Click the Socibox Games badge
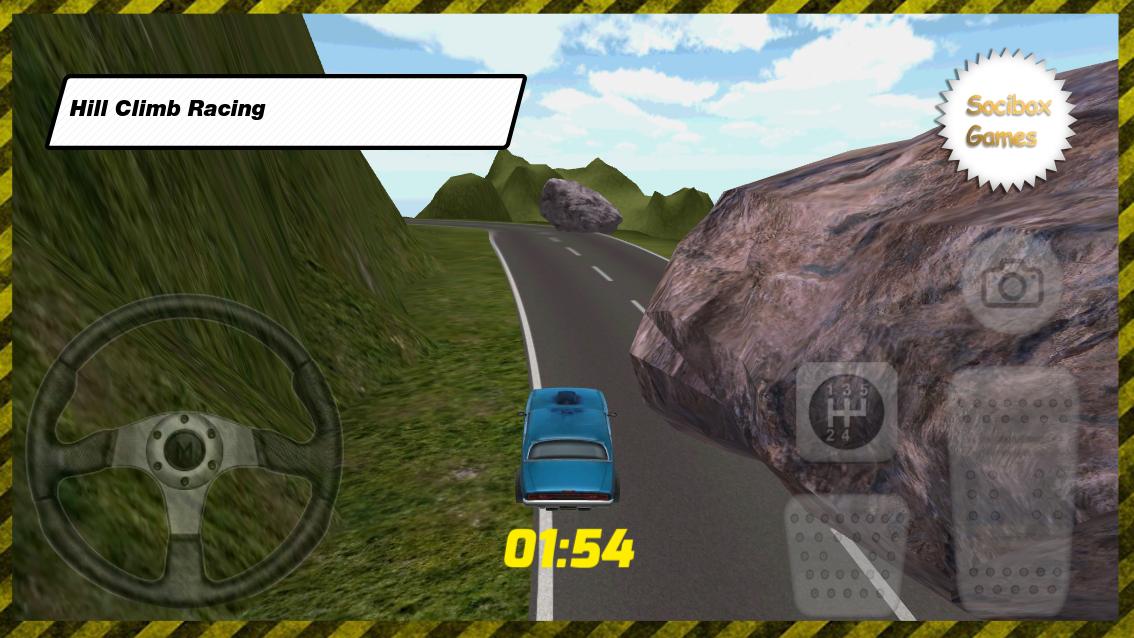This screenshot has width=1134, height=638. coord(1006,121)
